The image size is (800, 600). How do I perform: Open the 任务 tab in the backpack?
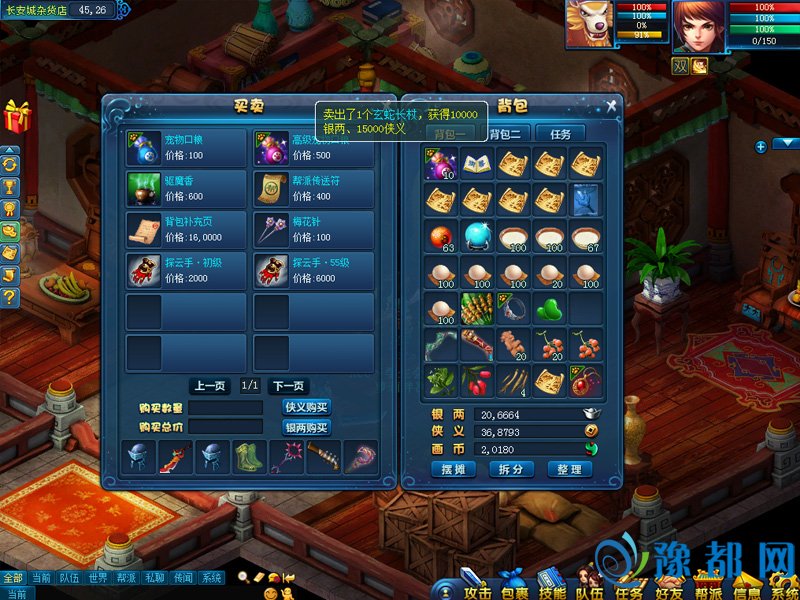(x=560, y=134)
